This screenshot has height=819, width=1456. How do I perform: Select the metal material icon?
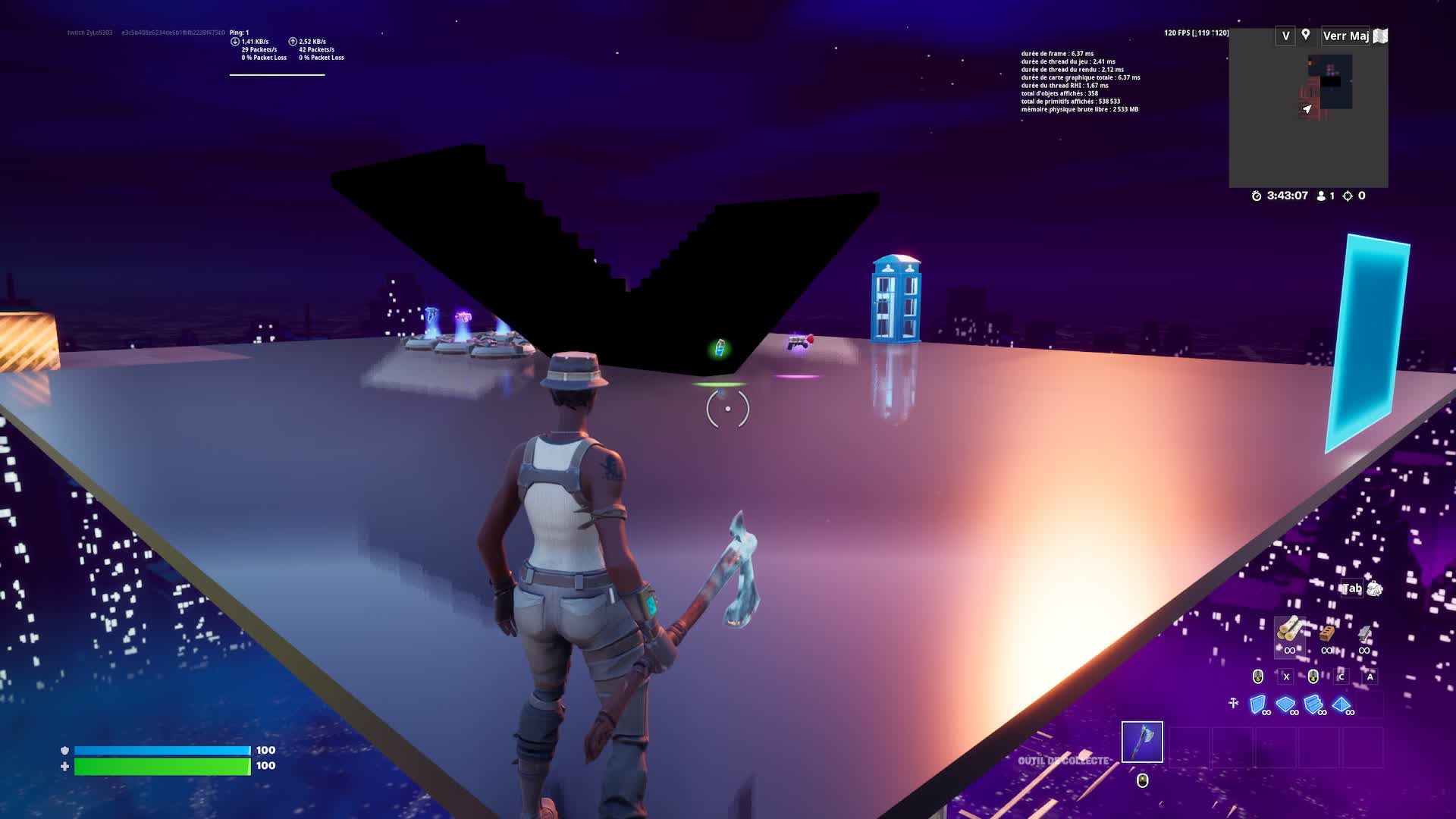coord(1365,634)
